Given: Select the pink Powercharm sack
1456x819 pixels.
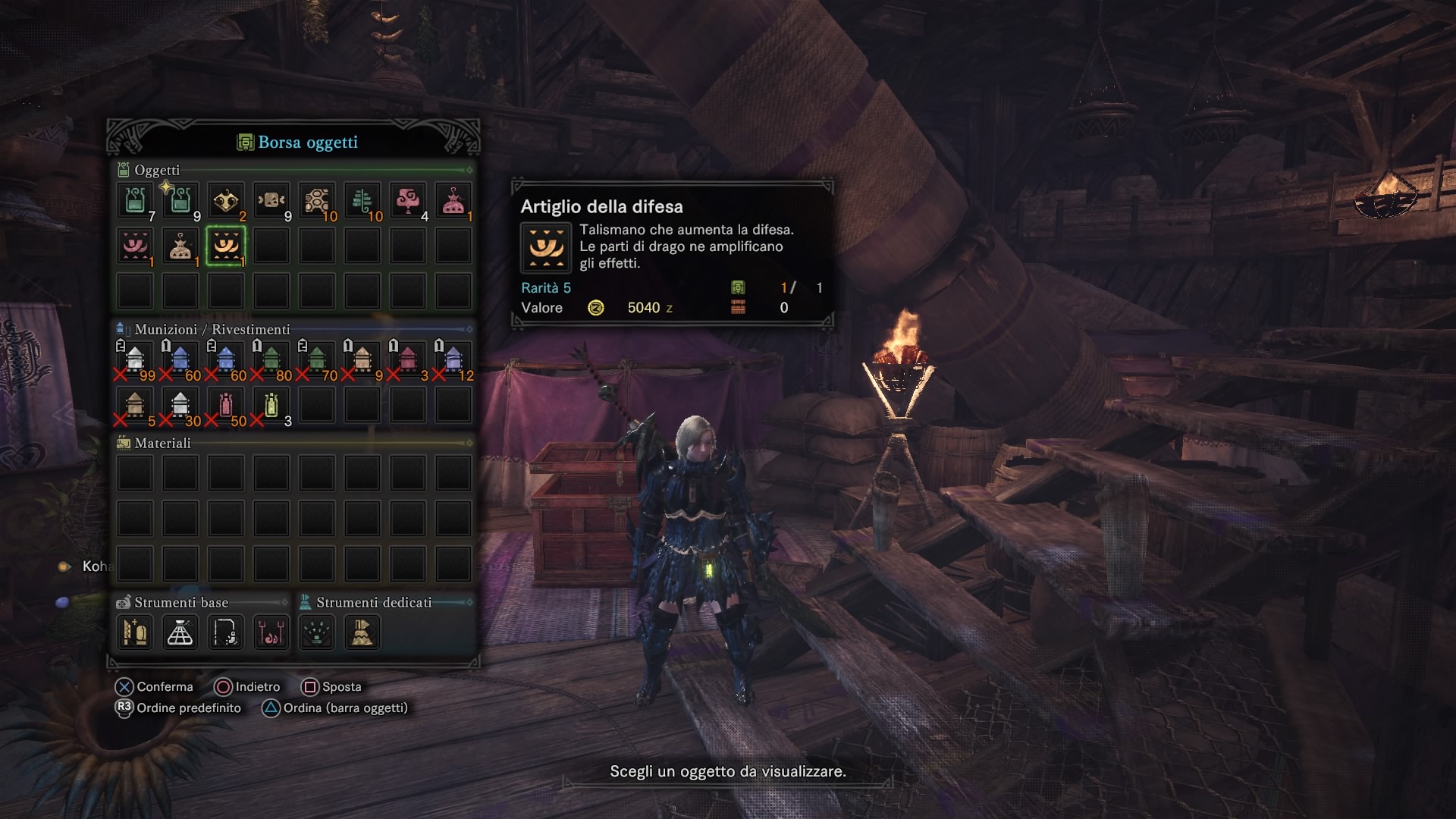Looking at the screenshot, I should point(453,201).
